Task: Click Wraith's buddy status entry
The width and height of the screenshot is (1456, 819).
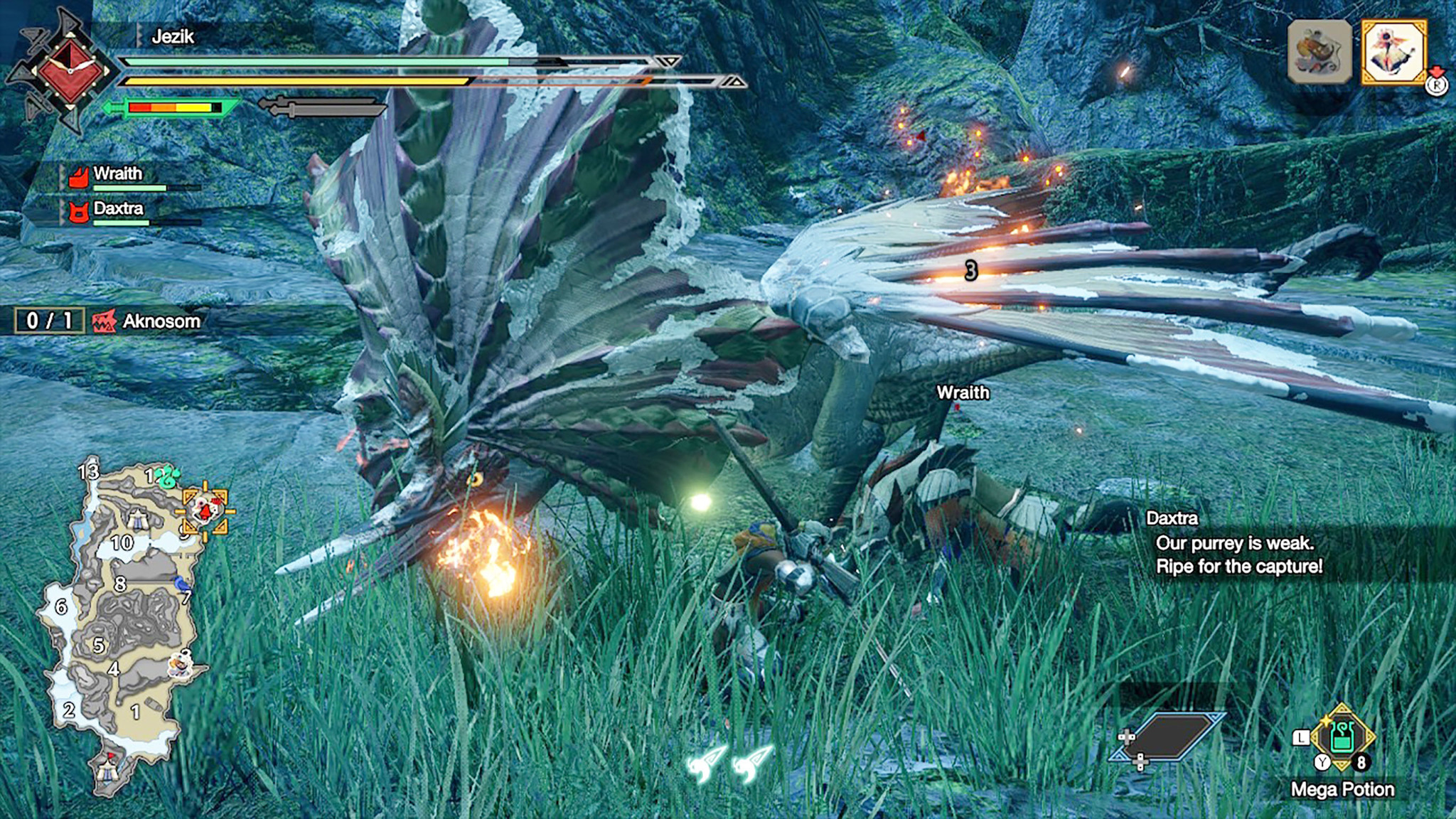Action: [117, 176]
